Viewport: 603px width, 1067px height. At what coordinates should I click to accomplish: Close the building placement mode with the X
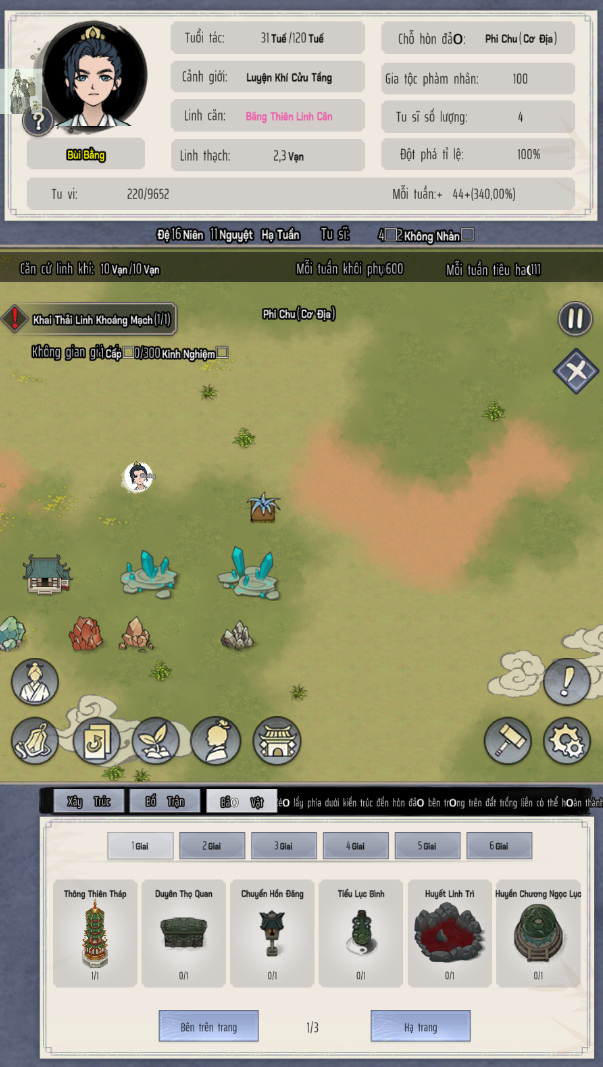coord(575,370)
